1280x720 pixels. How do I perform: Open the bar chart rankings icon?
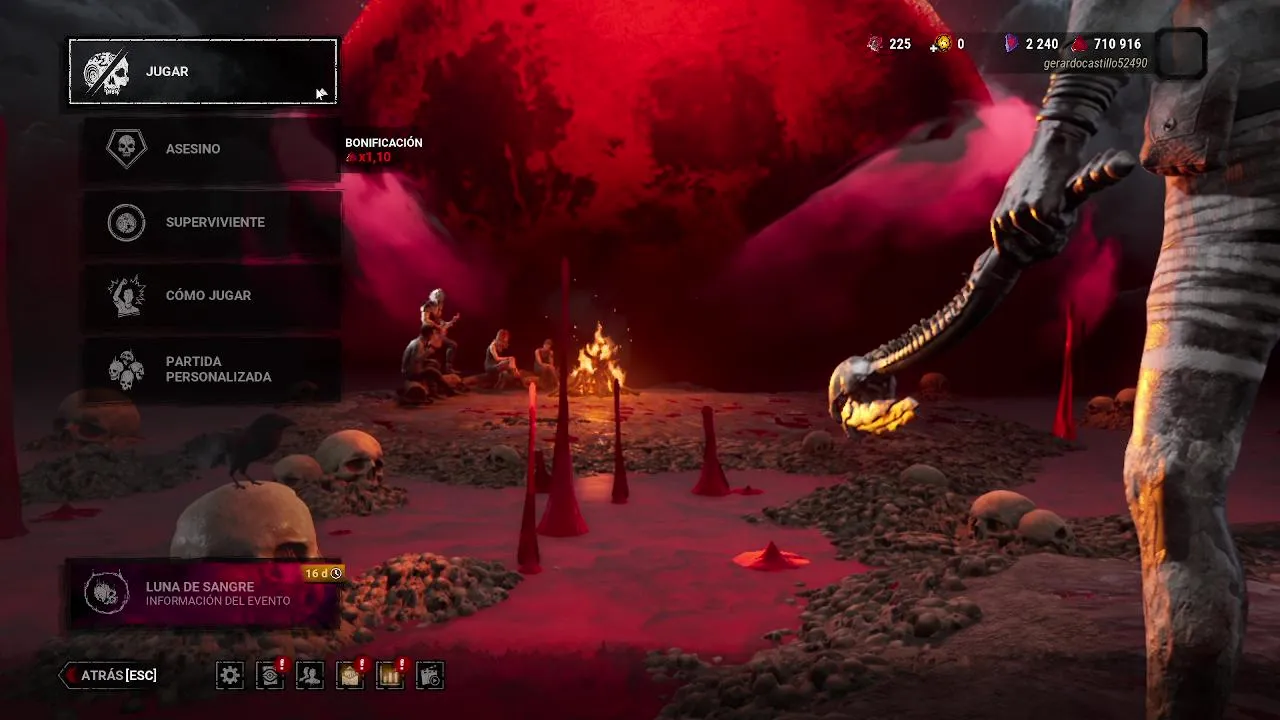tap(390, 676)
